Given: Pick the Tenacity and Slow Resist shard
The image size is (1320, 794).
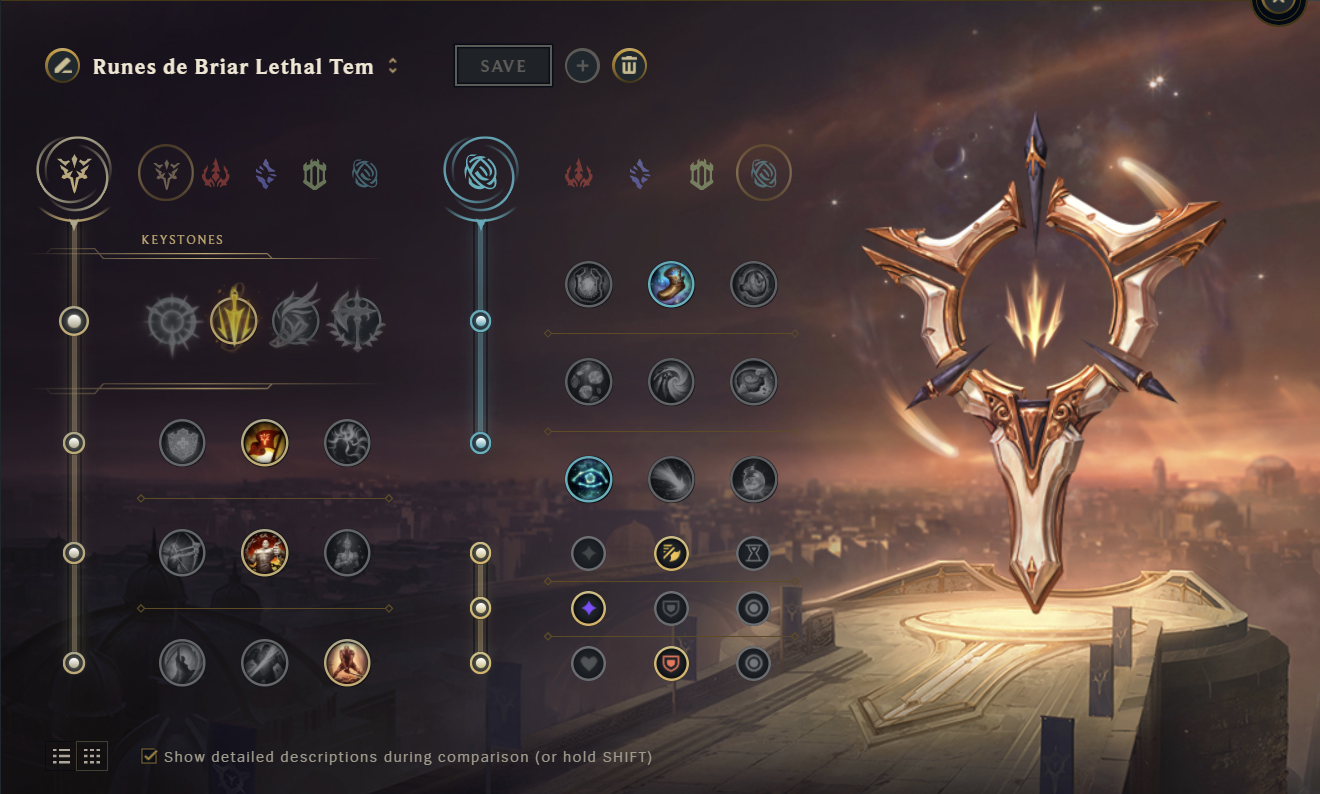Looking at the screenshot, I should (x=671, y=663).
